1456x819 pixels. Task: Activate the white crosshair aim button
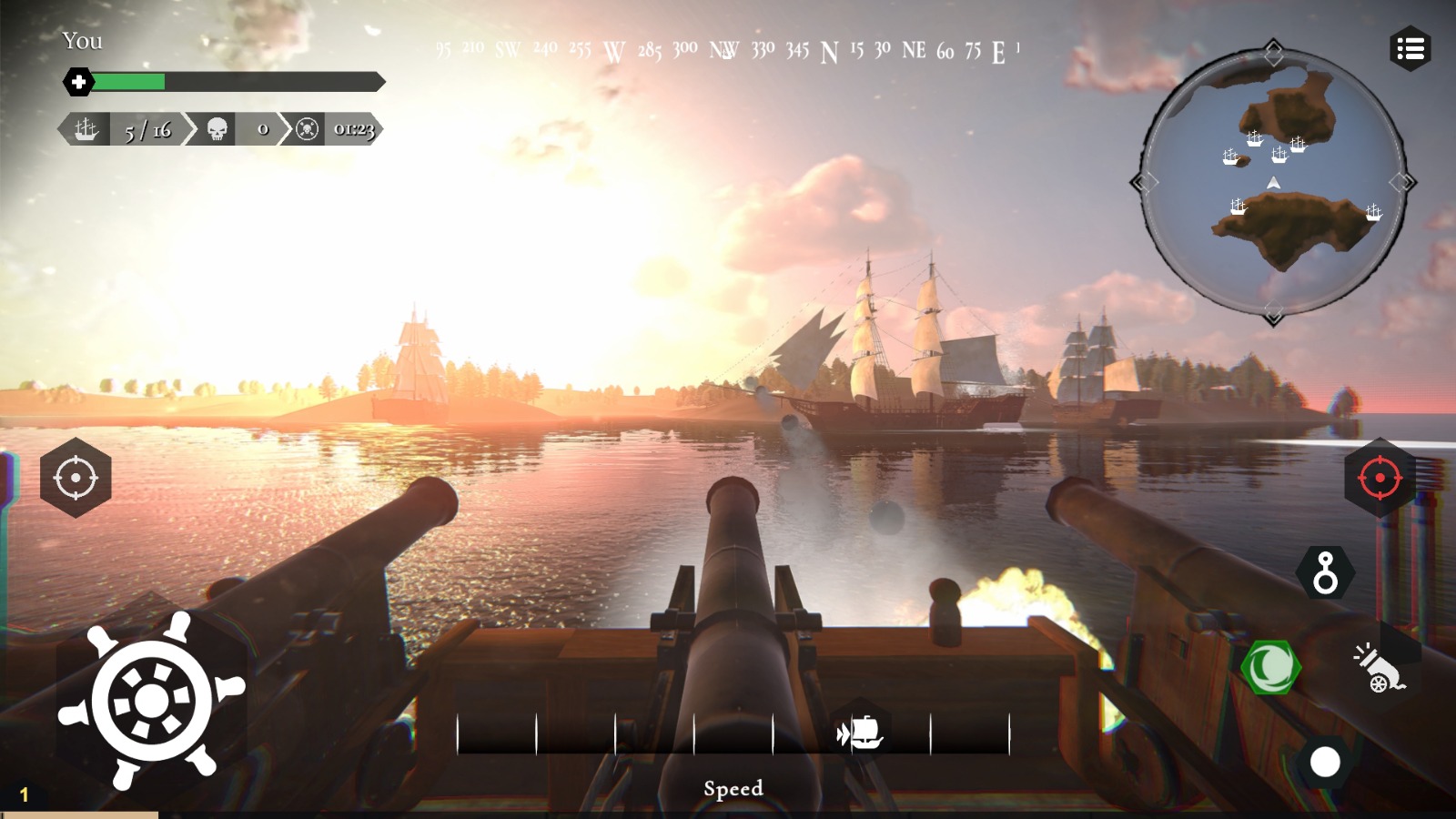coord(76,478)
